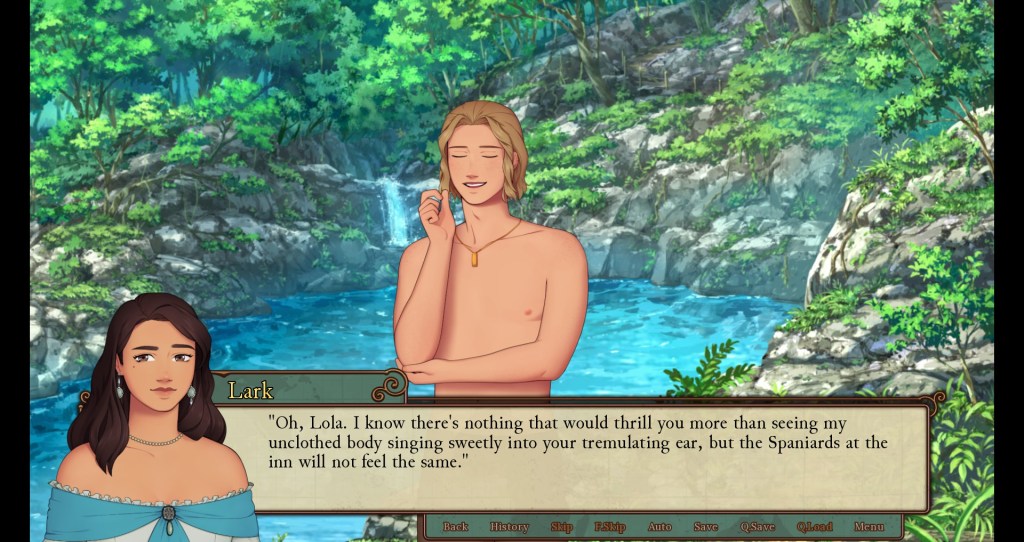Go Back to the previous line
Screen dimensions: 1024x542
(x=455, y=527)
